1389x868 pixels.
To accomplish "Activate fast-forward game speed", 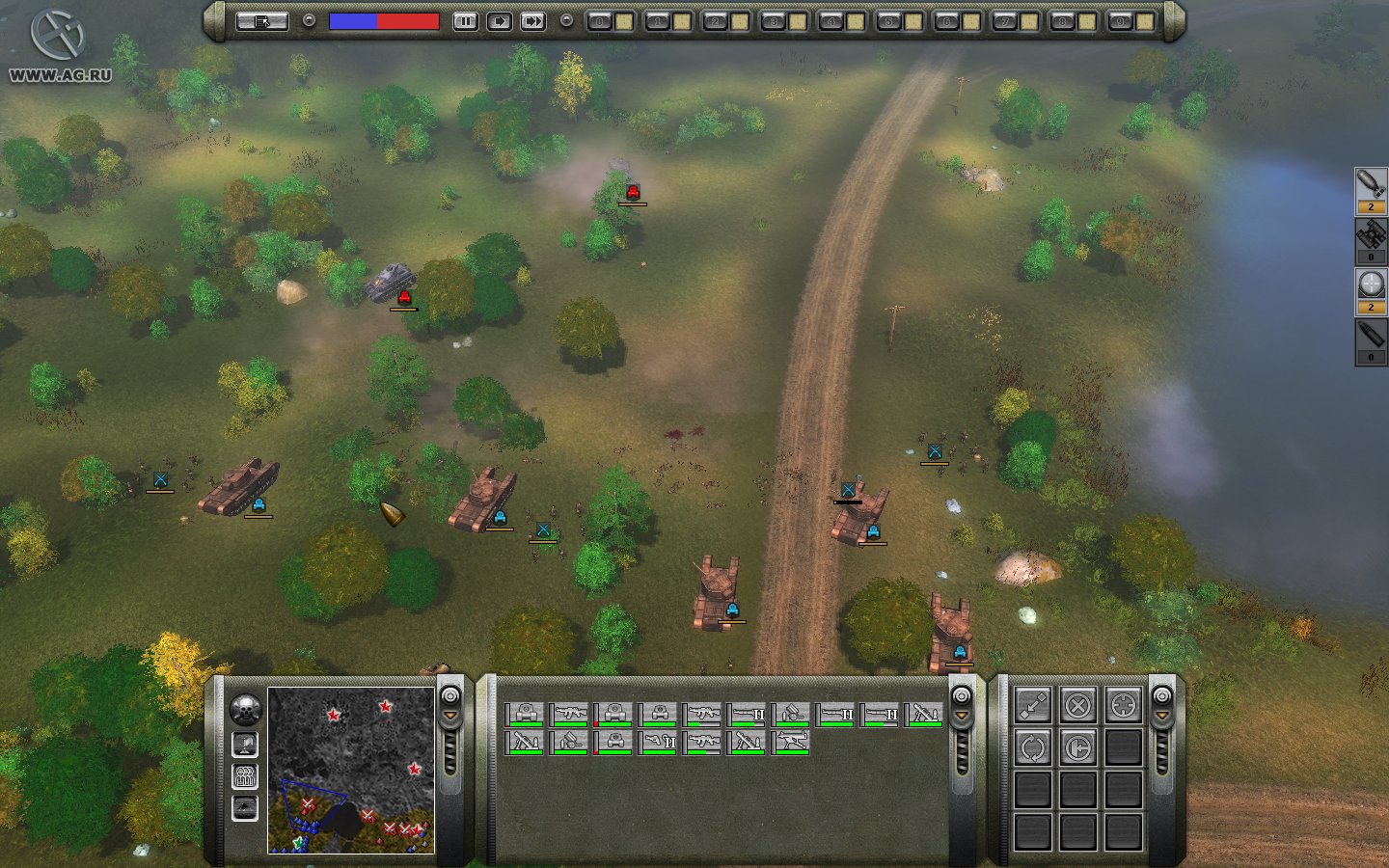I will pos(532,20).
